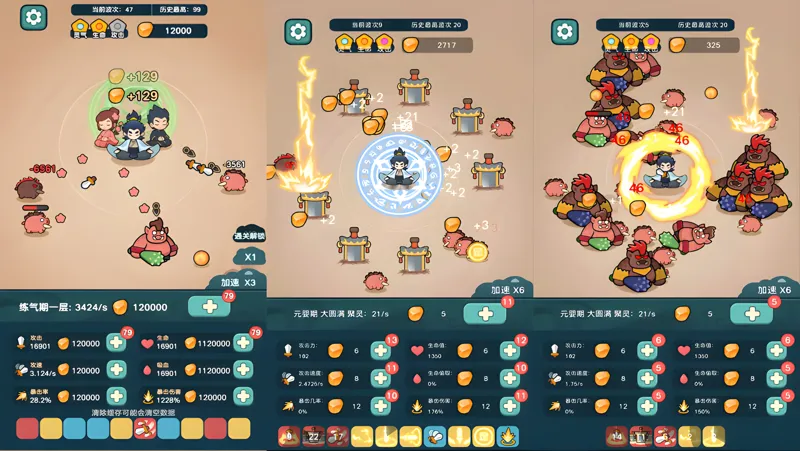Activate the 加速 X3 speed-up button
800x451 pixels.
point(238,282)
